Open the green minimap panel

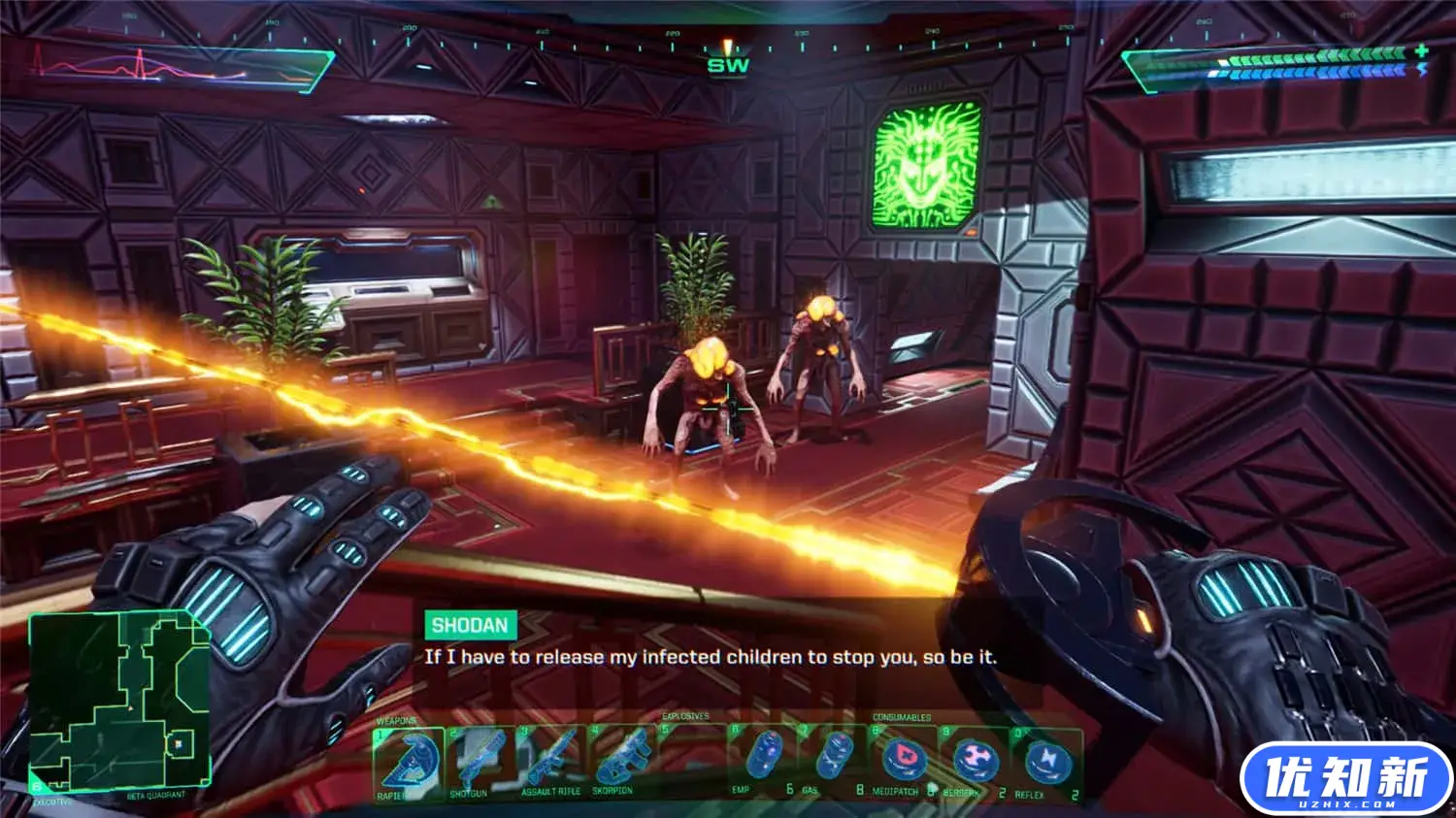[119, 701]
